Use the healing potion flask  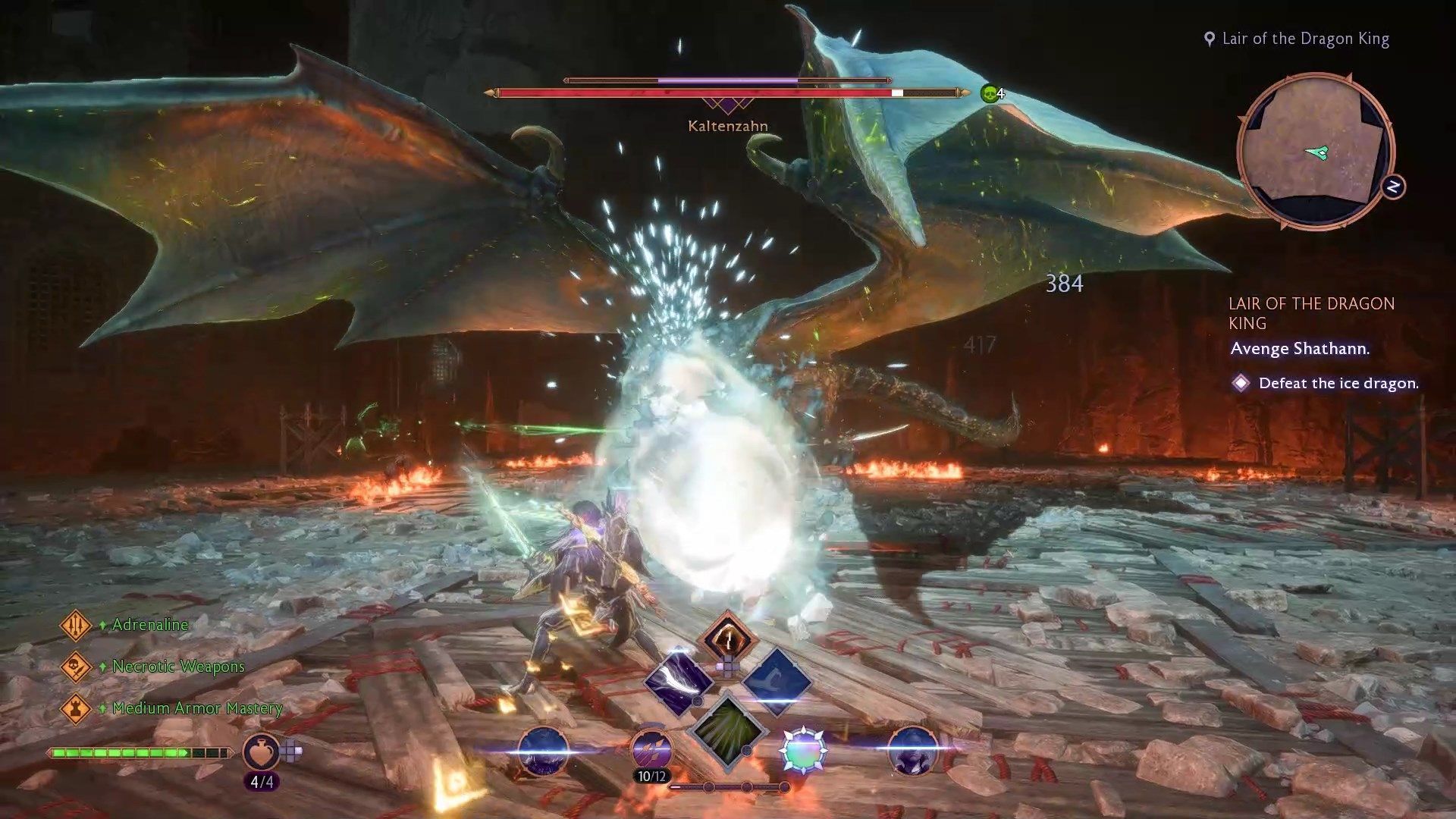[260, 752]
